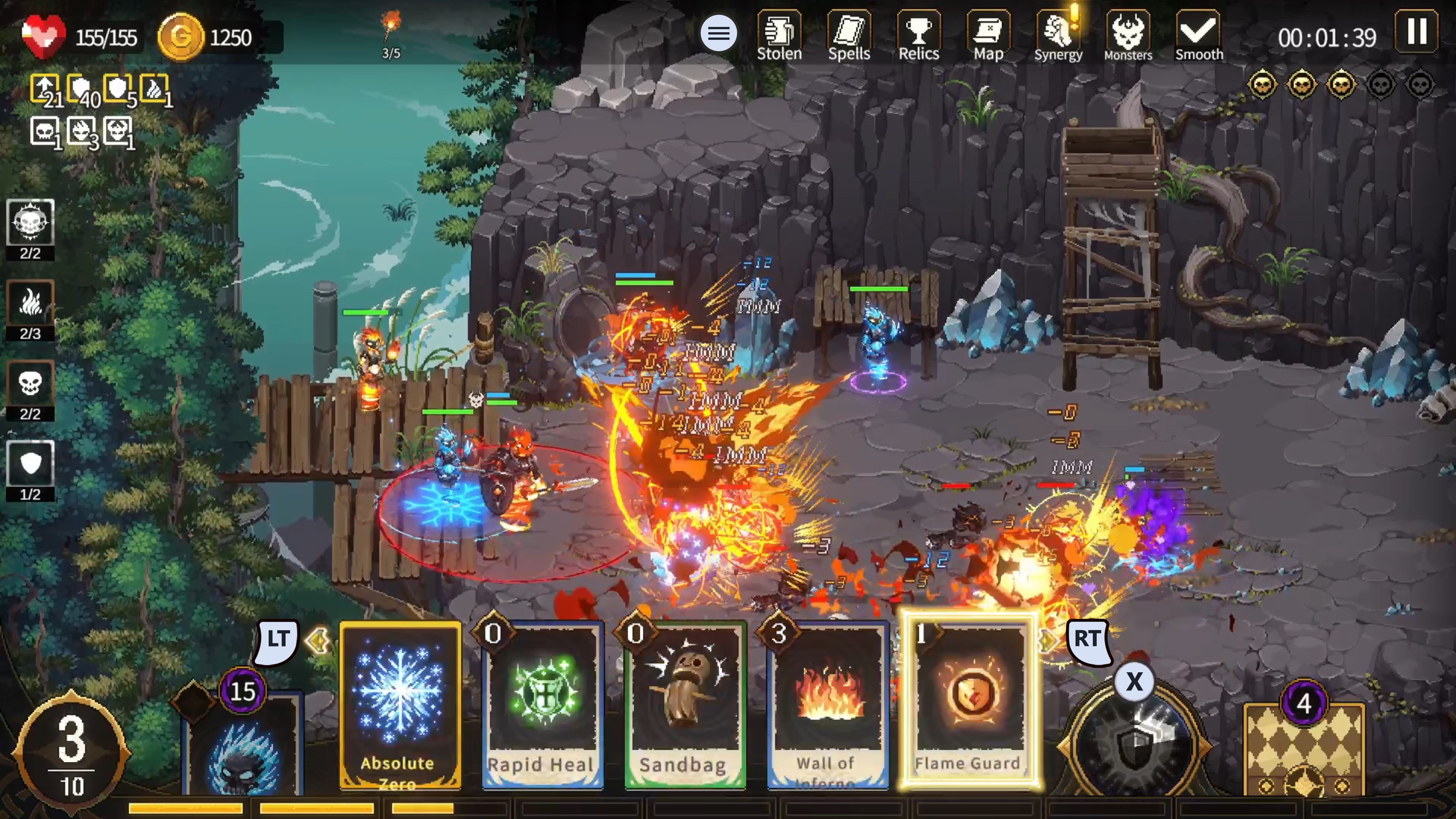1456x819 pixels.
Task: Click the spiked skull synergy icon
Action: 30,229
